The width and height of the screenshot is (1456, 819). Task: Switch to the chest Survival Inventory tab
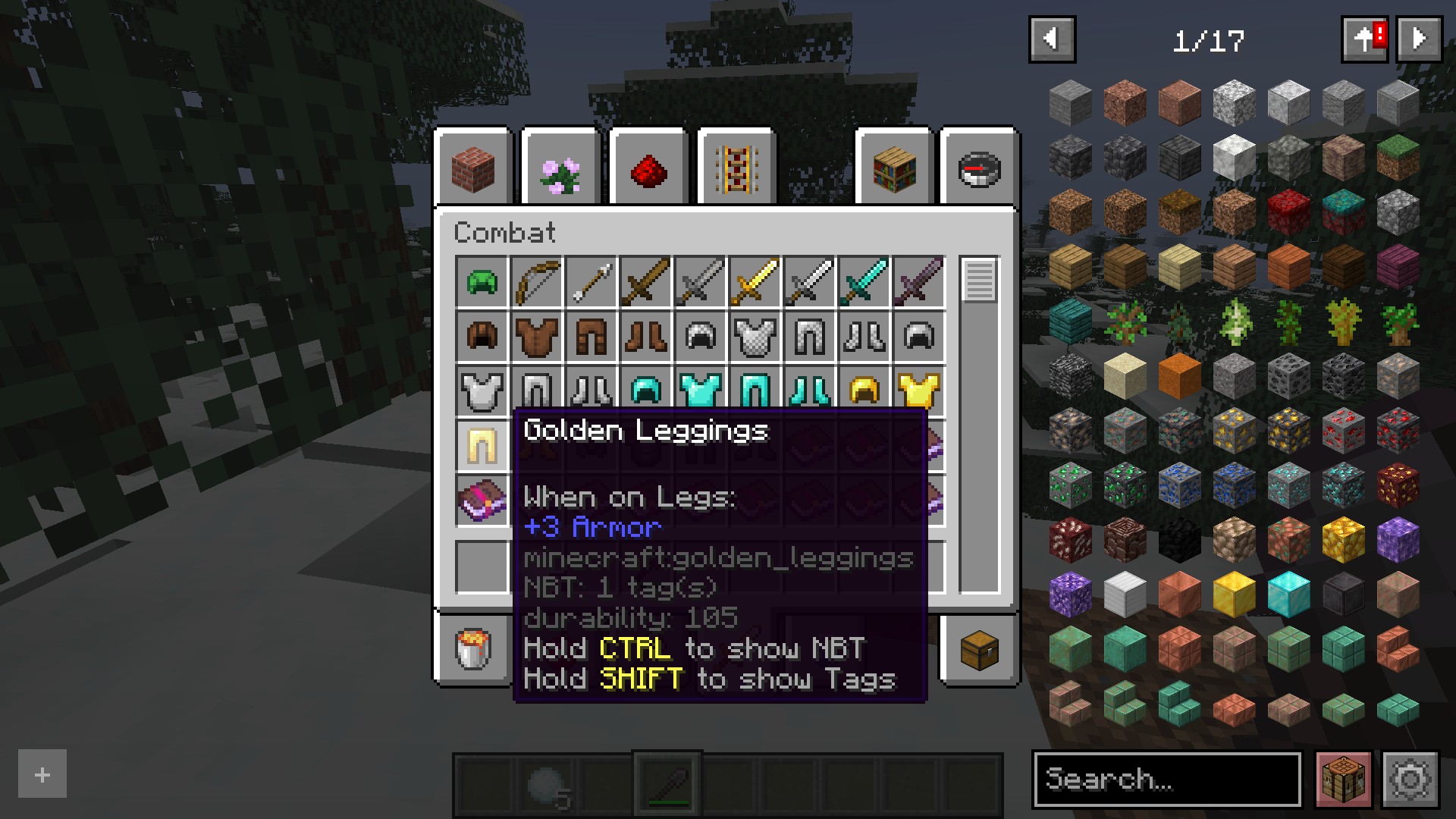click(x=979, y=649)
